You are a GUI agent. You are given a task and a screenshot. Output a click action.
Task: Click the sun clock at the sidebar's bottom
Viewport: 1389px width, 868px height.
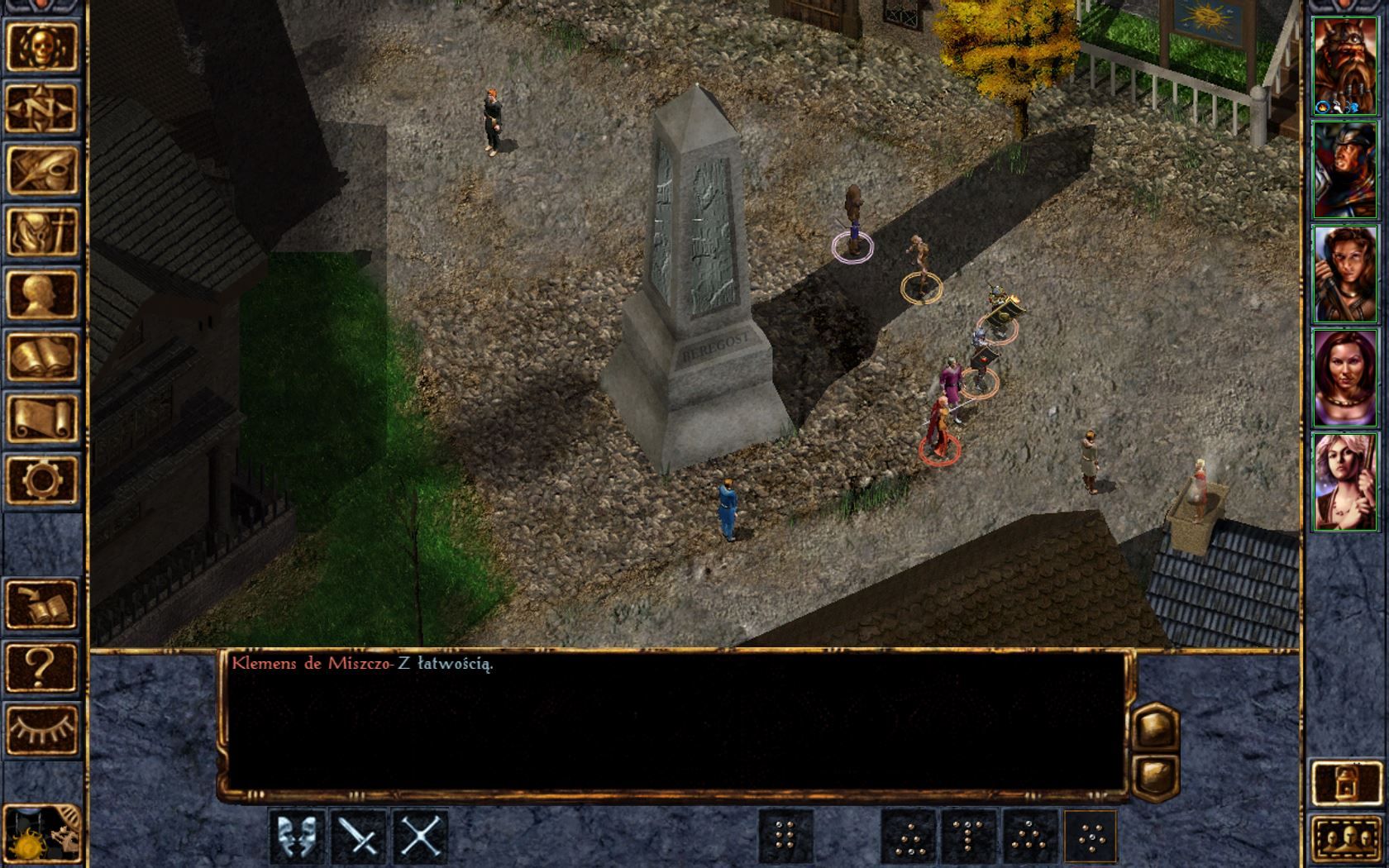click(x=42, y=835)
